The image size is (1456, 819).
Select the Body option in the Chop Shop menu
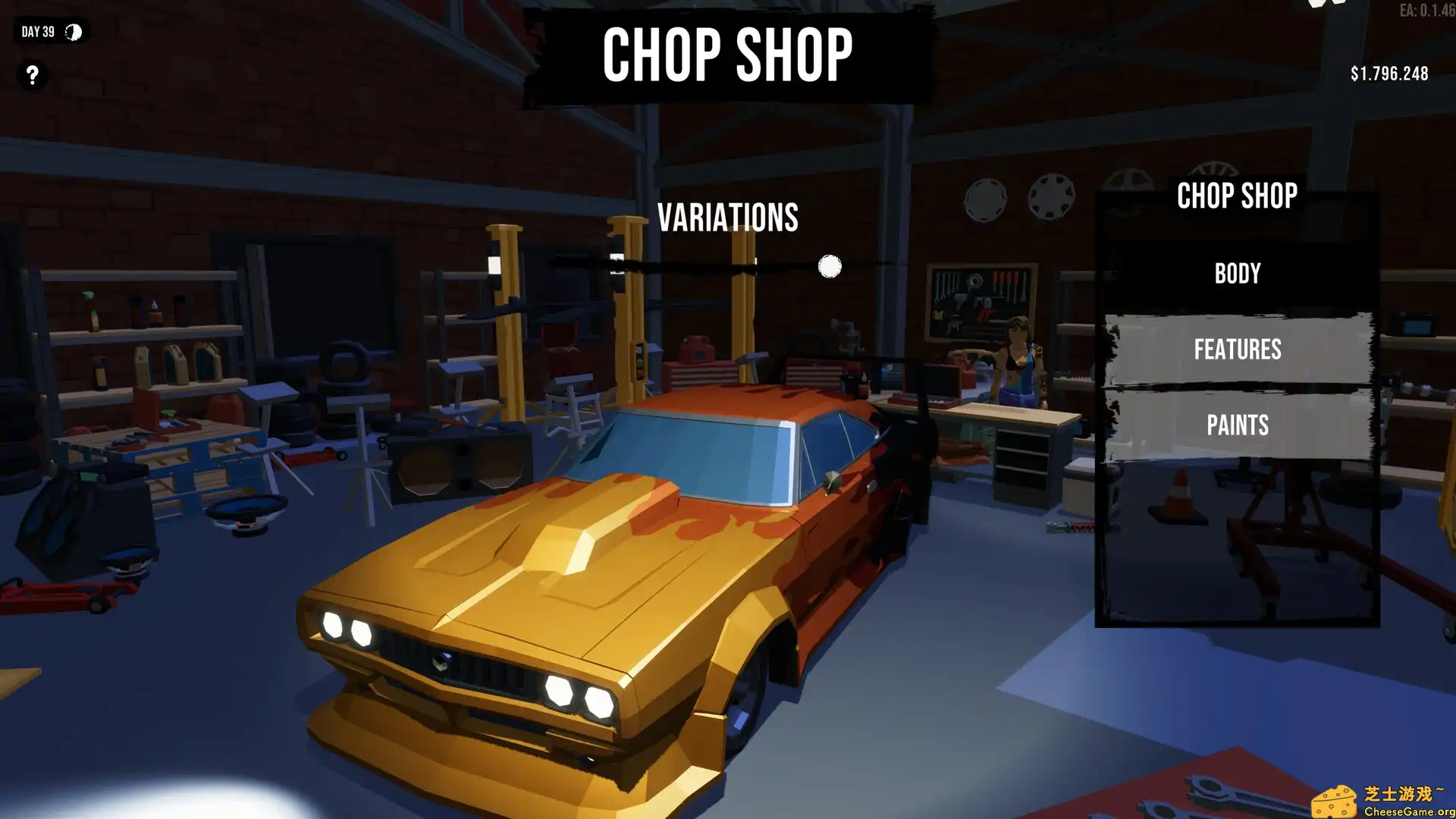tap(1238, 273)
